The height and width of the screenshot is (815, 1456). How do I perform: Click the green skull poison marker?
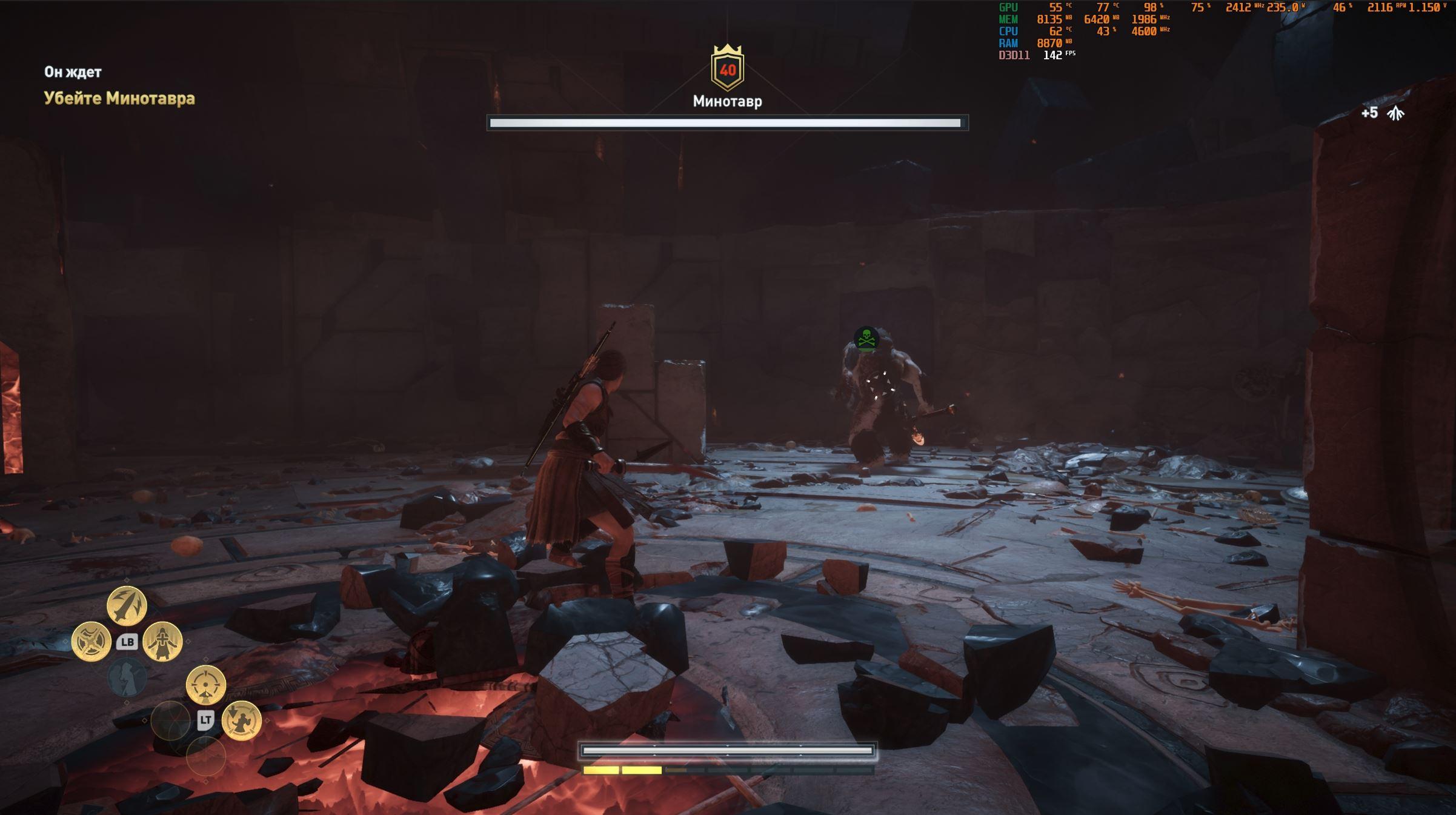point(866,338)
